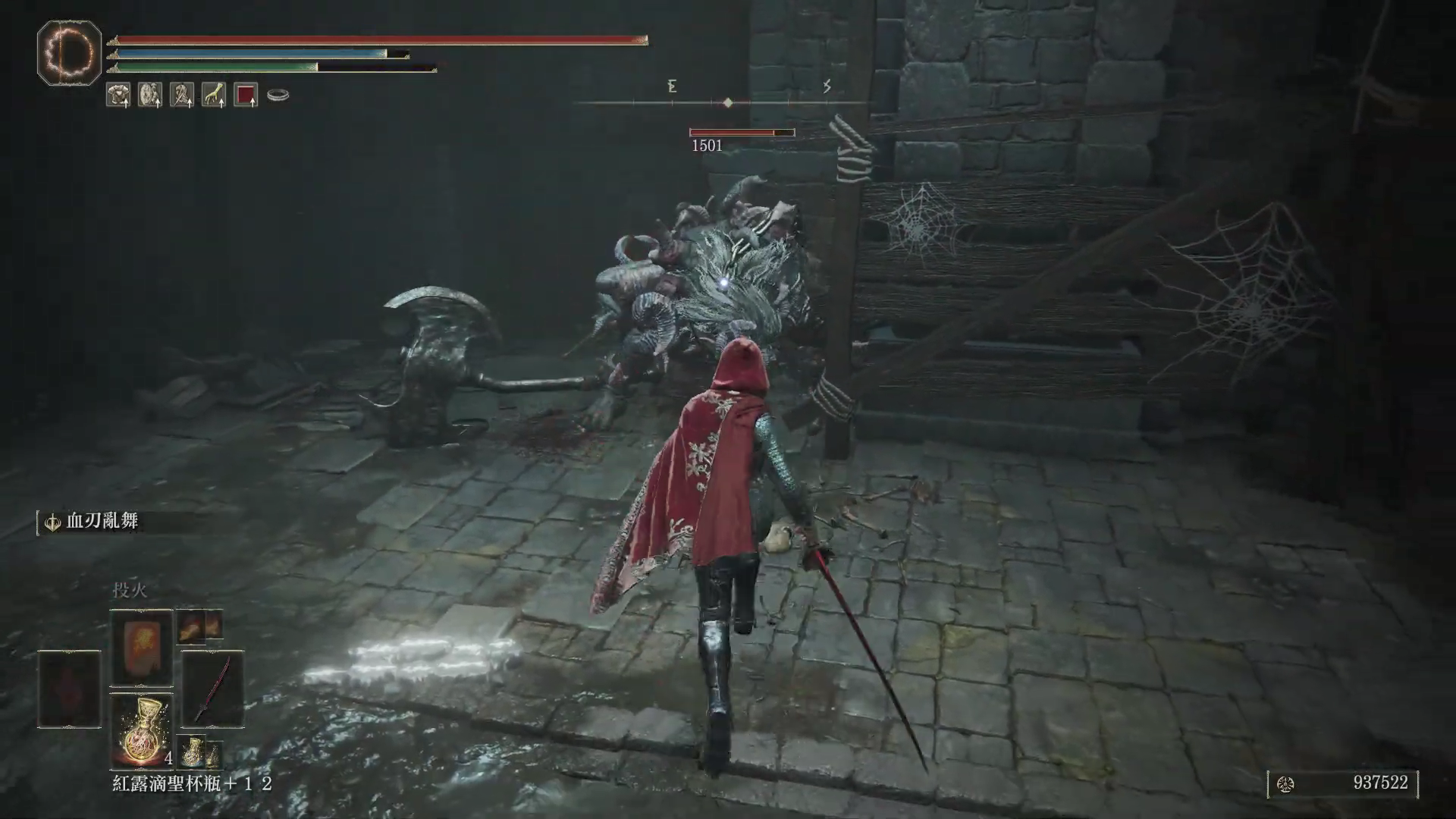Click the glowing ring emblem

coord(69,53)
